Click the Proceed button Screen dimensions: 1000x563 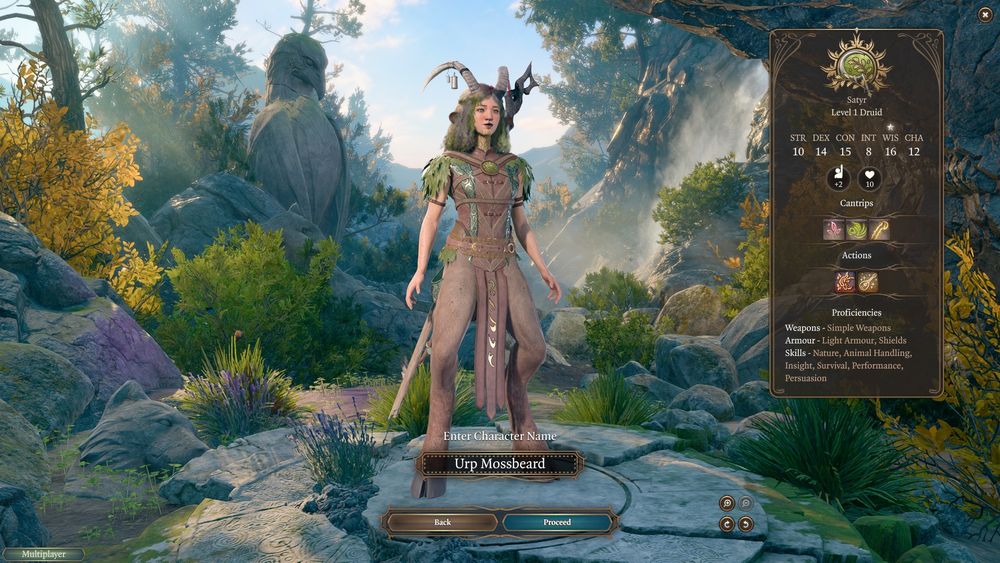pos(557,522)
